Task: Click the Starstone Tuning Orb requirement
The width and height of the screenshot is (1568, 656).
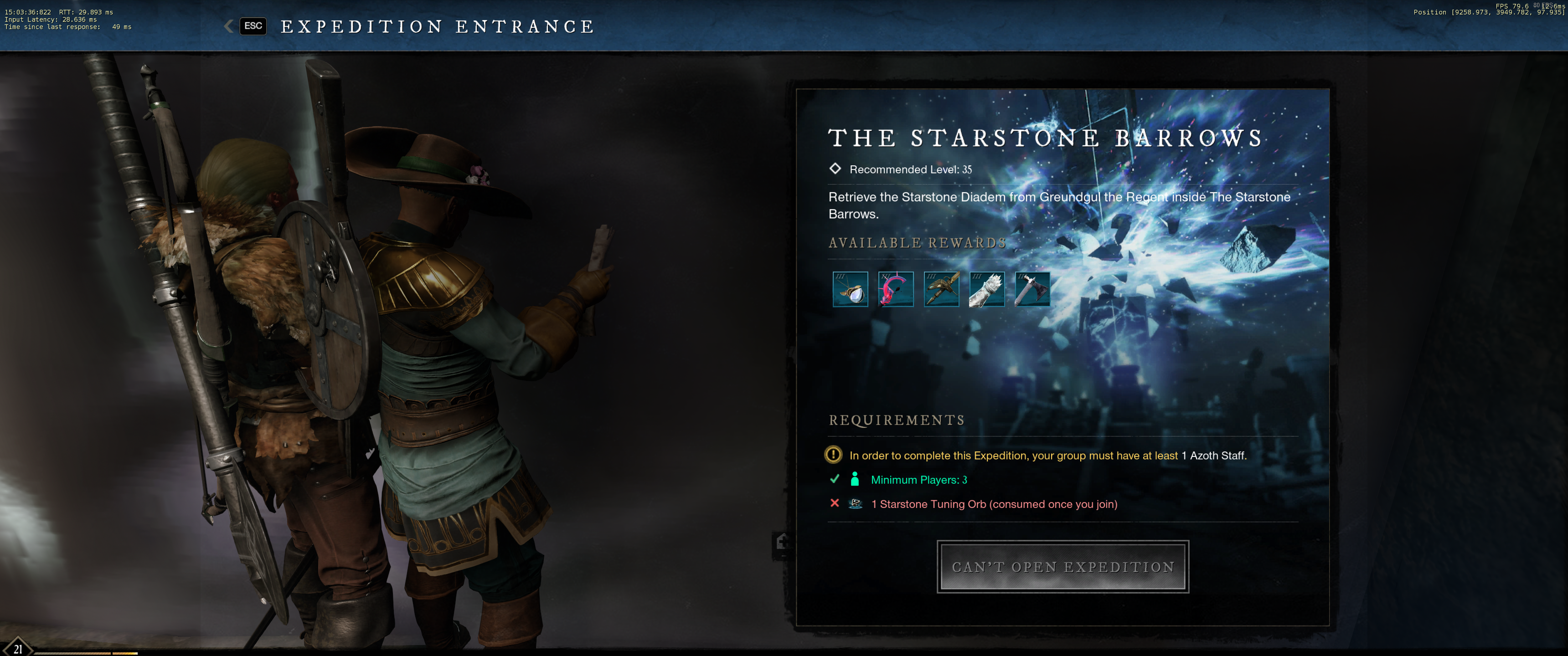Action: click(x=993, y=504)
